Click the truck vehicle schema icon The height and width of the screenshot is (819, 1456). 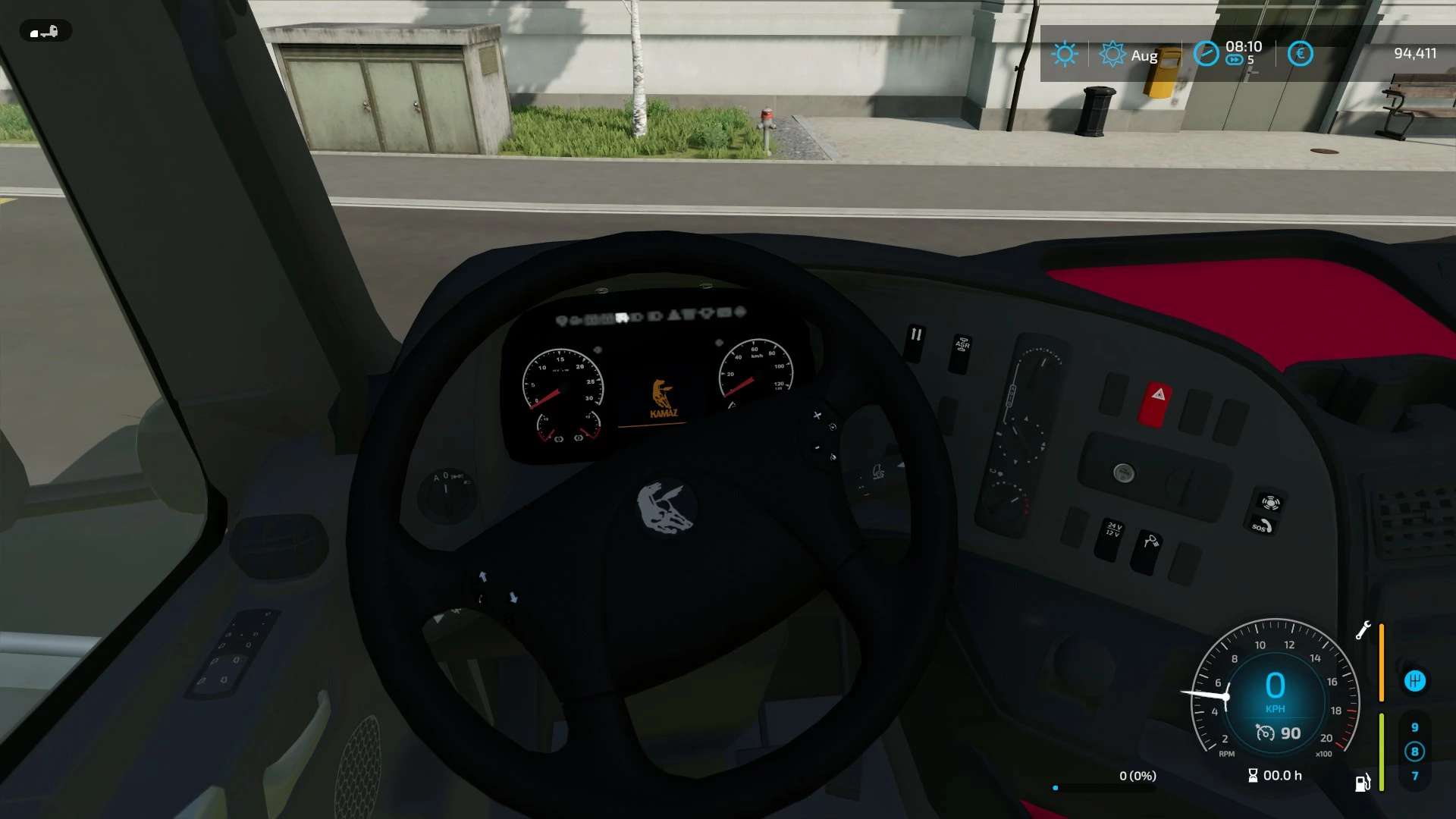tap(45, 32)
